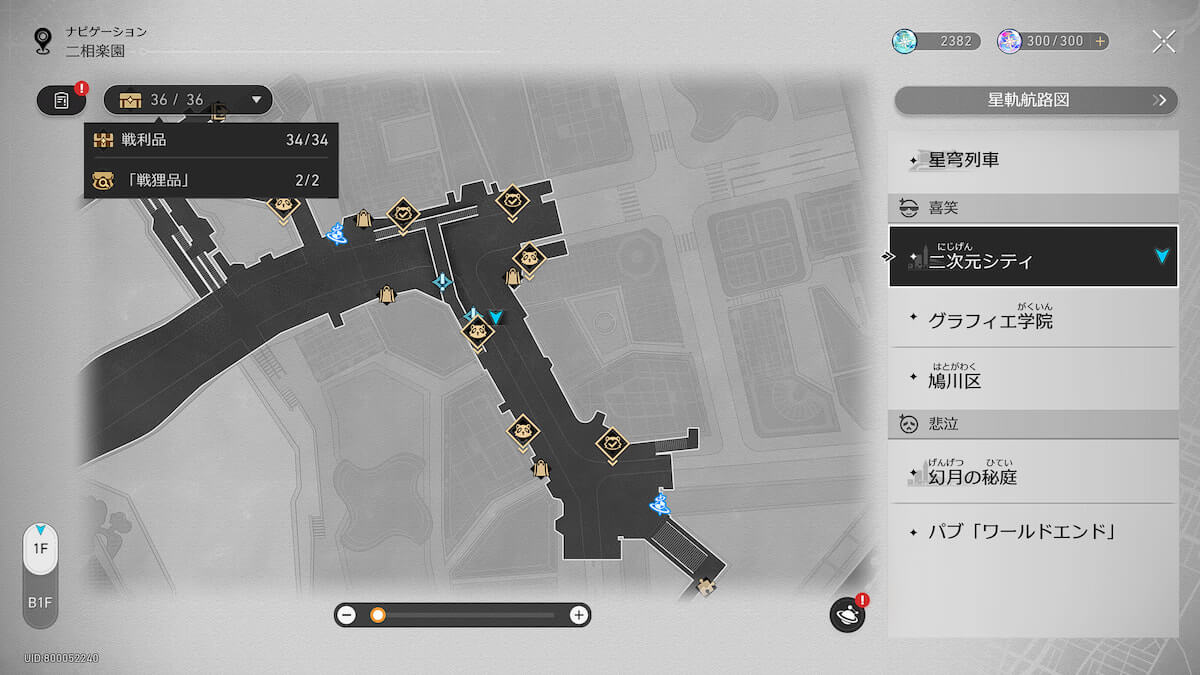Switch to floor B1F
The height and width of the screenshot is (675, 1200).
[x=41, y=603]
